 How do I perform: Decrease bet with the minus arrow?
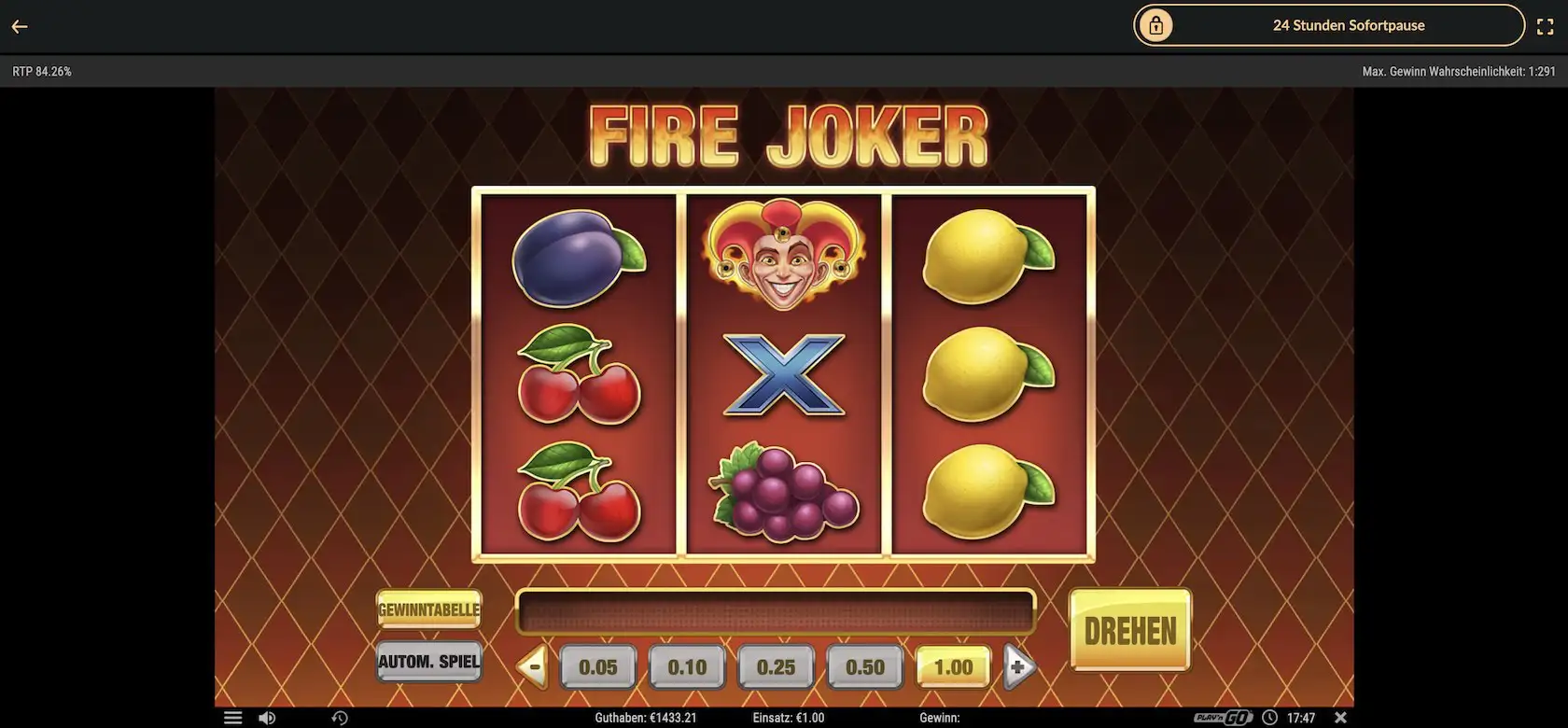click(x=533, y=667)
